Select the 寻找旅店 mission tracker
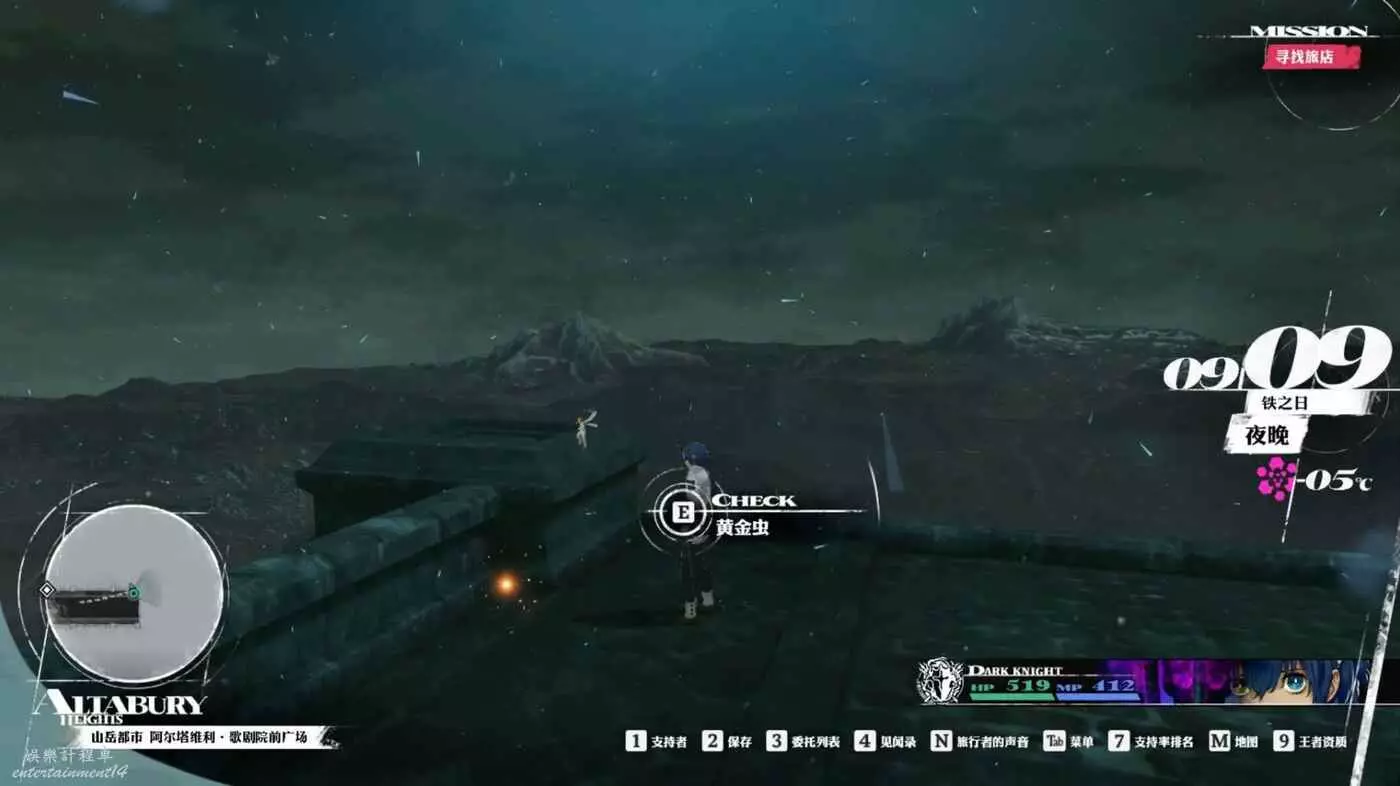Screen dimensions: 1400x786 pyautogui.click(x=1312, y=56)
